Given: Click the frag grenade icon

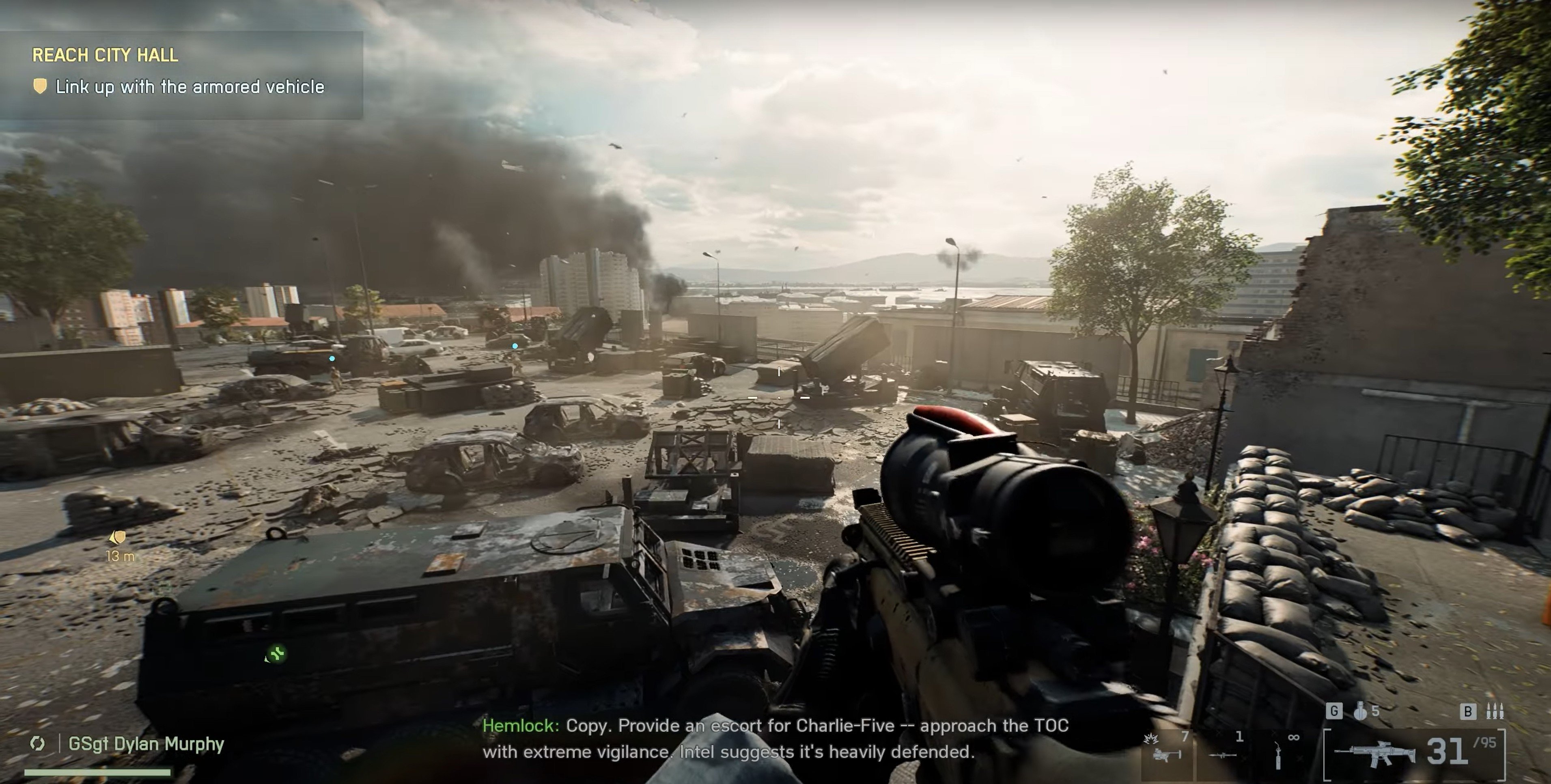Looking at the screenshot, I should point(1359,711).
